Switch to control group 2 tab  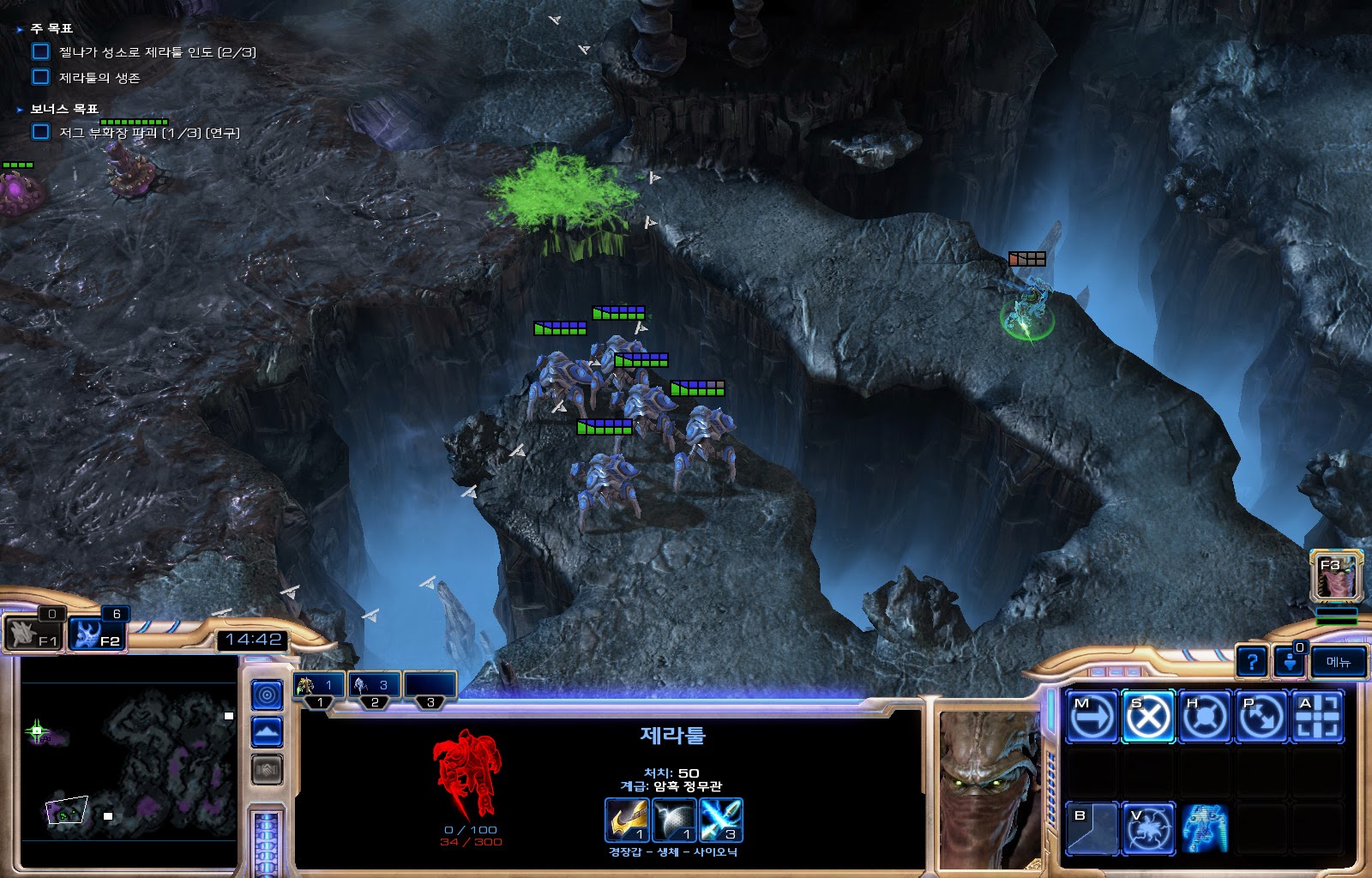374,686
